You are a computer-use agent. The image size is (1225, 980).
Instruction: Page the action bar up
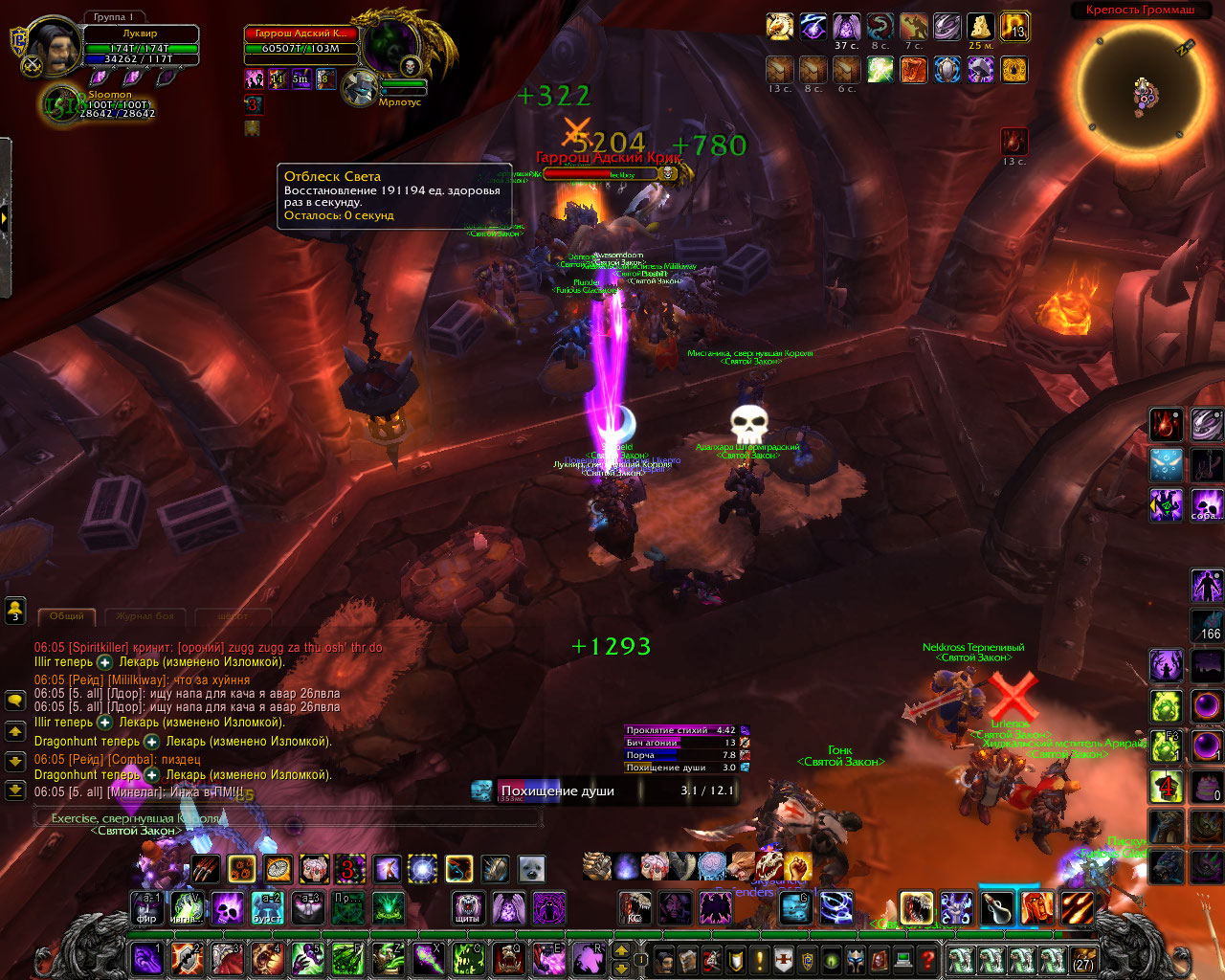[621, 950]
